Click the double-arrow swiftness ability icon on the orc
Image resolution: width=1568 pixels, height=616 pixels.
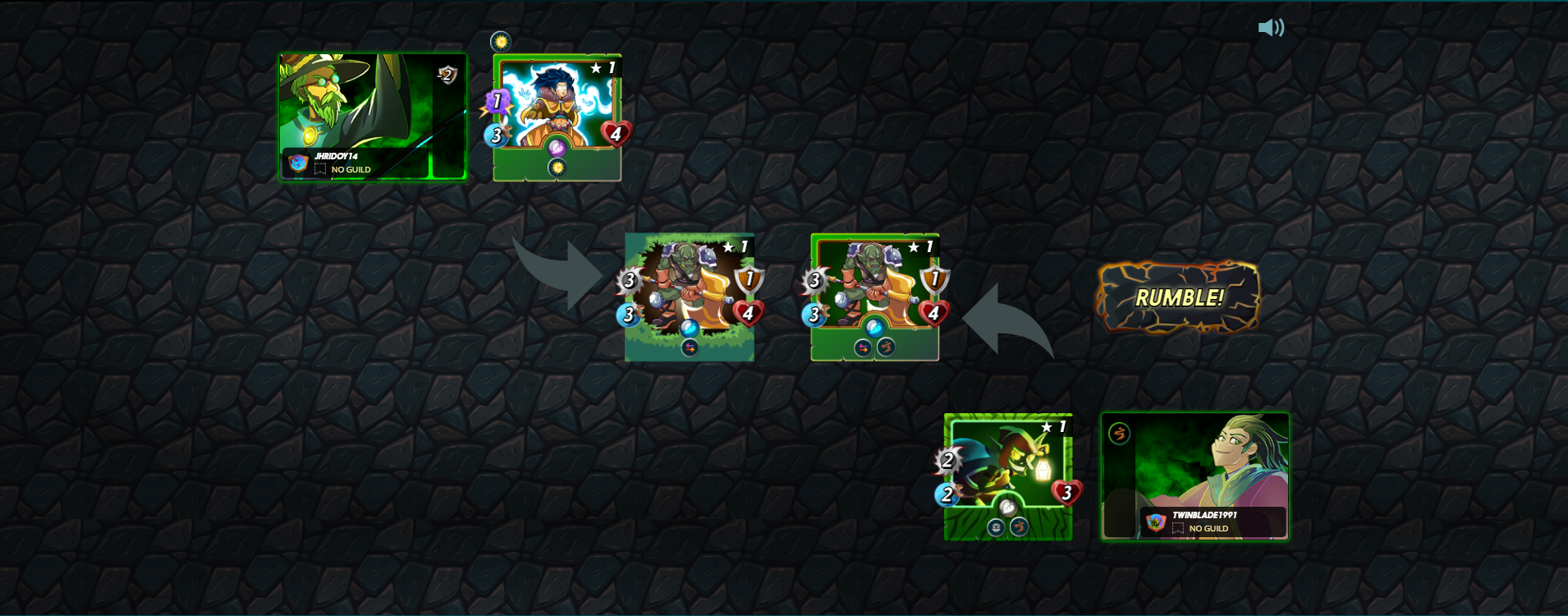[x=689, y=347]
